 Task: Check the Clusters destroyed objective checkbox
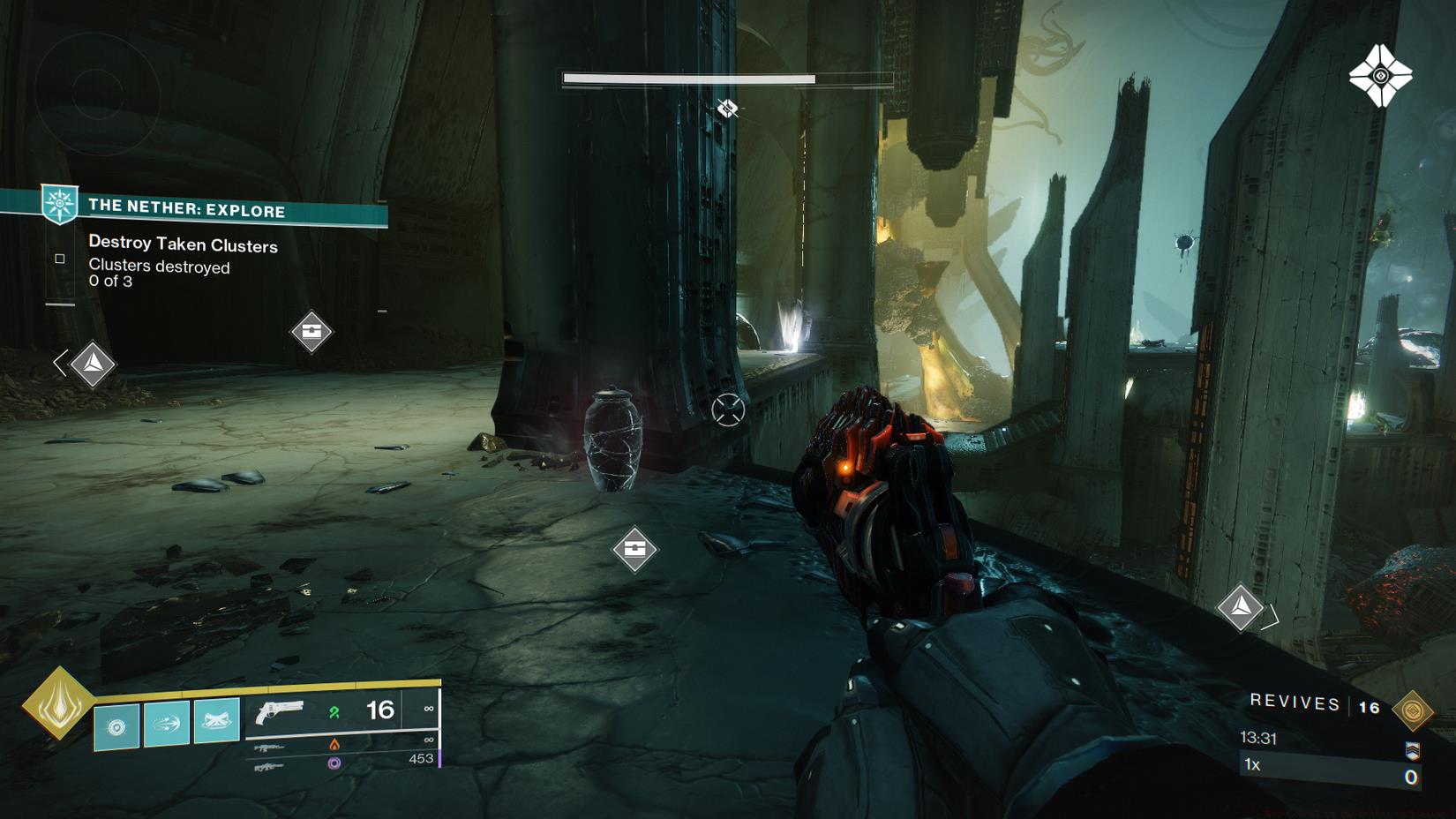(x=59, y=259)
